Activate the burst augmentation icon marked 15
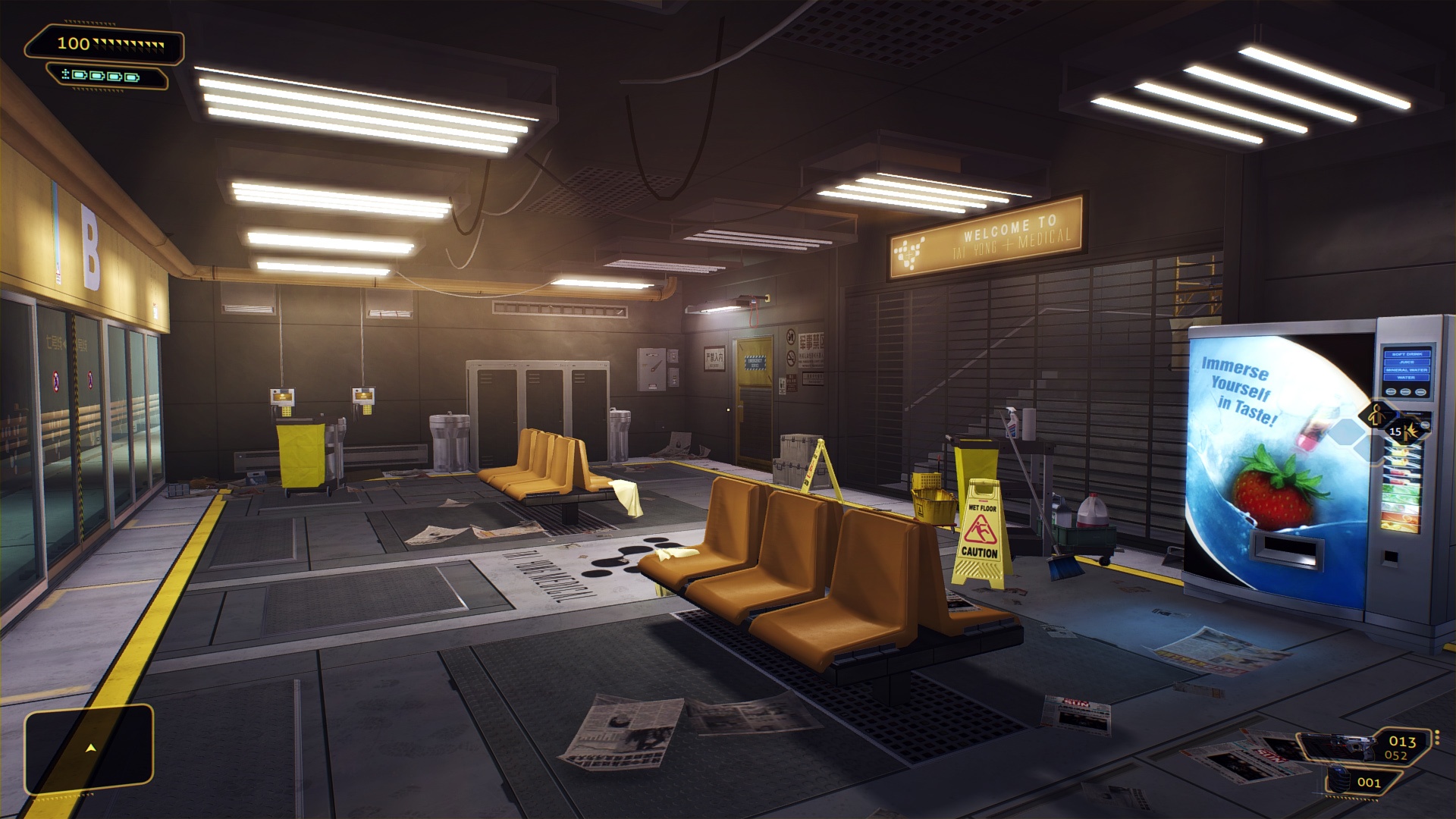 click(1407, 432)
